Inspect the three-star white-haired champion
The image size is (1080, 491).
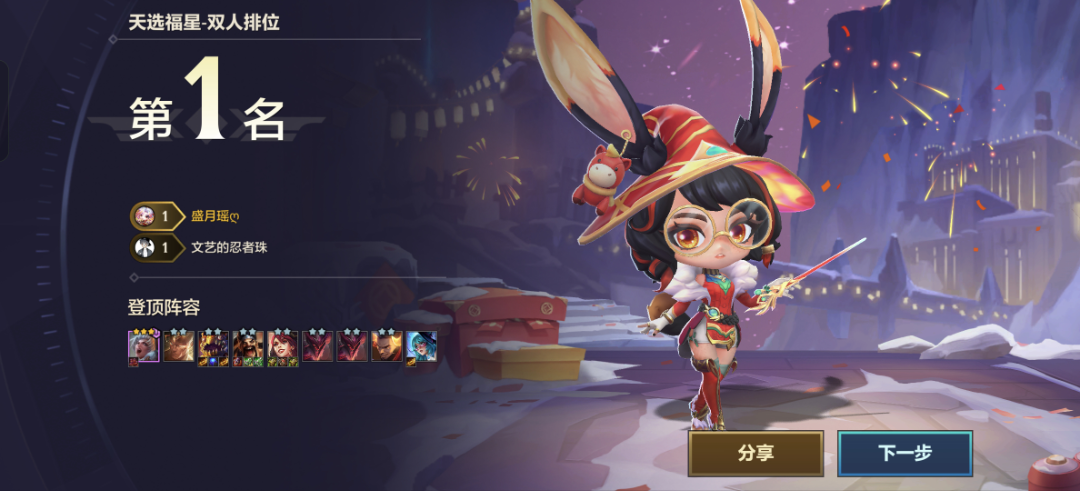(x=143, y=346)
